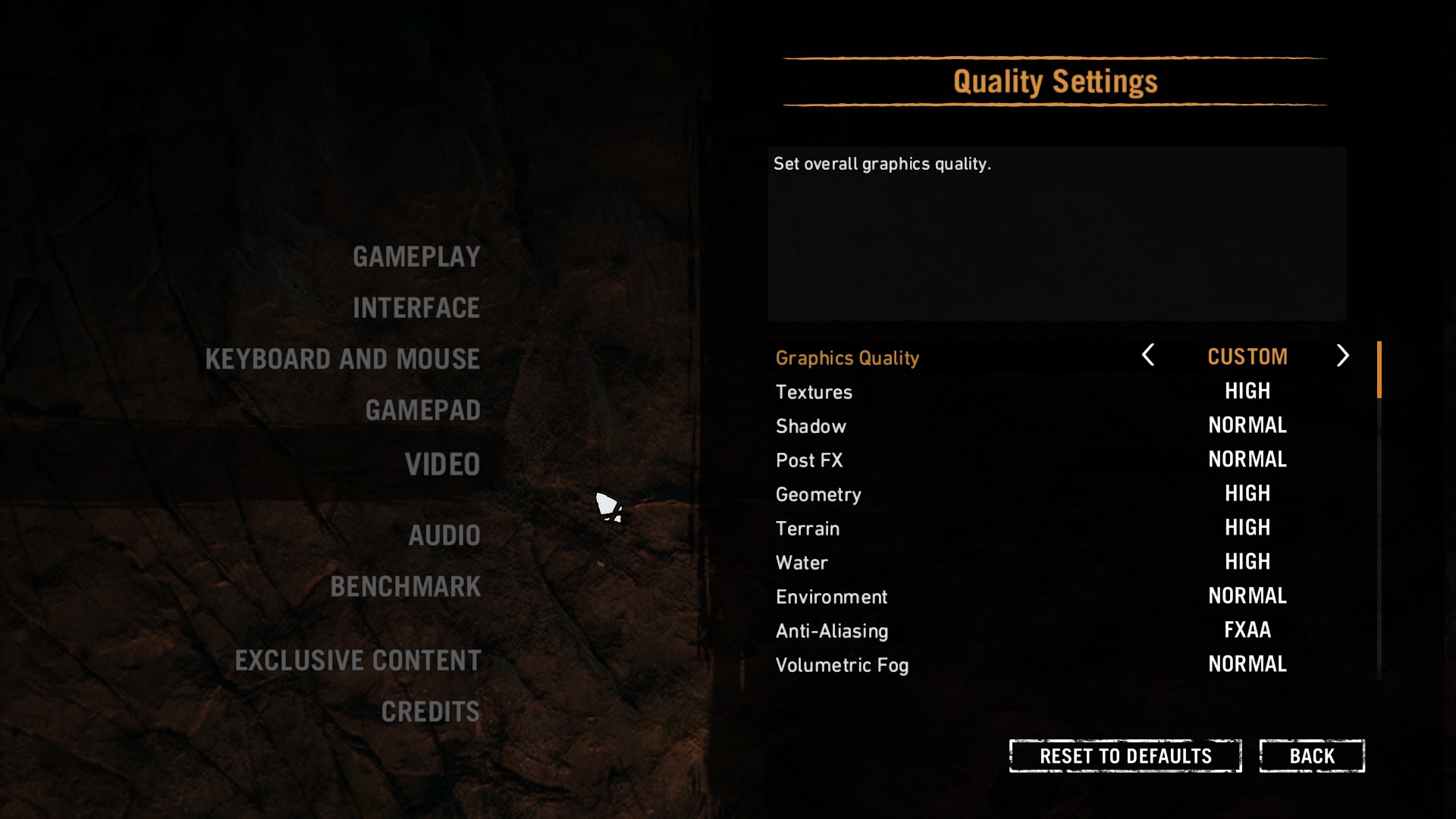Open the Gameplay options
This screenshot has width=1456, height=819.
click(416, 257)
